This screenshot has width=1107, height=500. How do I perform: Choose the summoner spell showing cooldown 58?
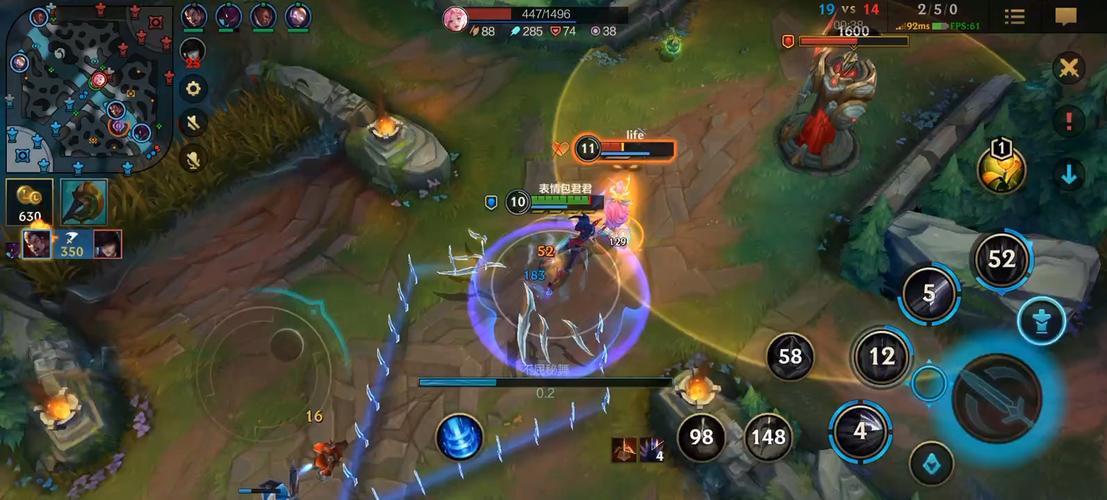click(x=790, y=355)
